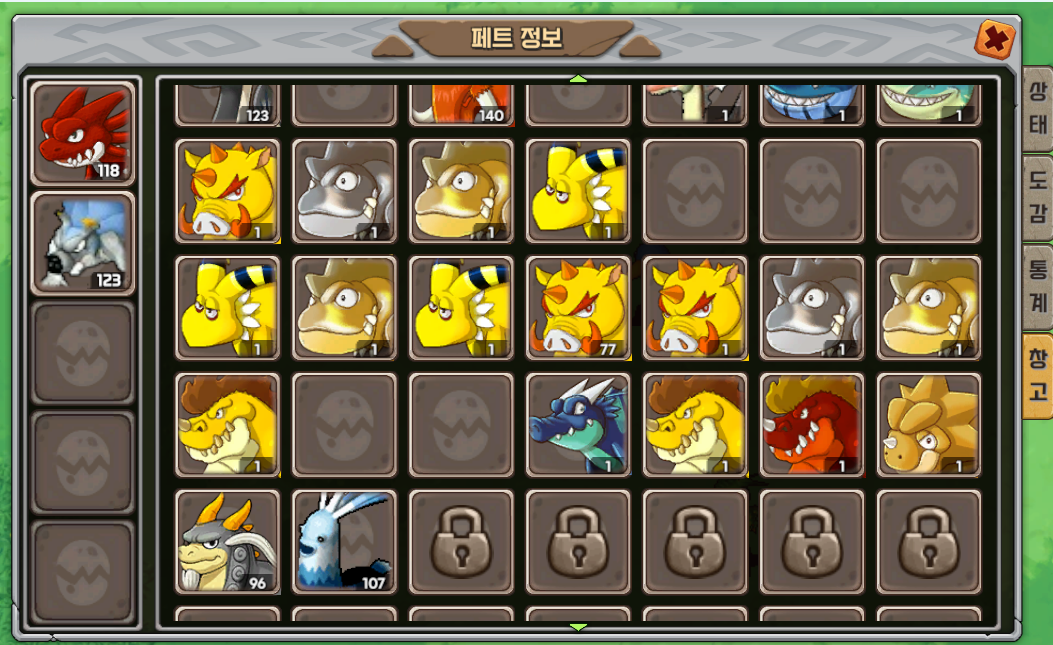Select the 창고 tab
1053x645 pixels.
click(x=1037, y=375)
